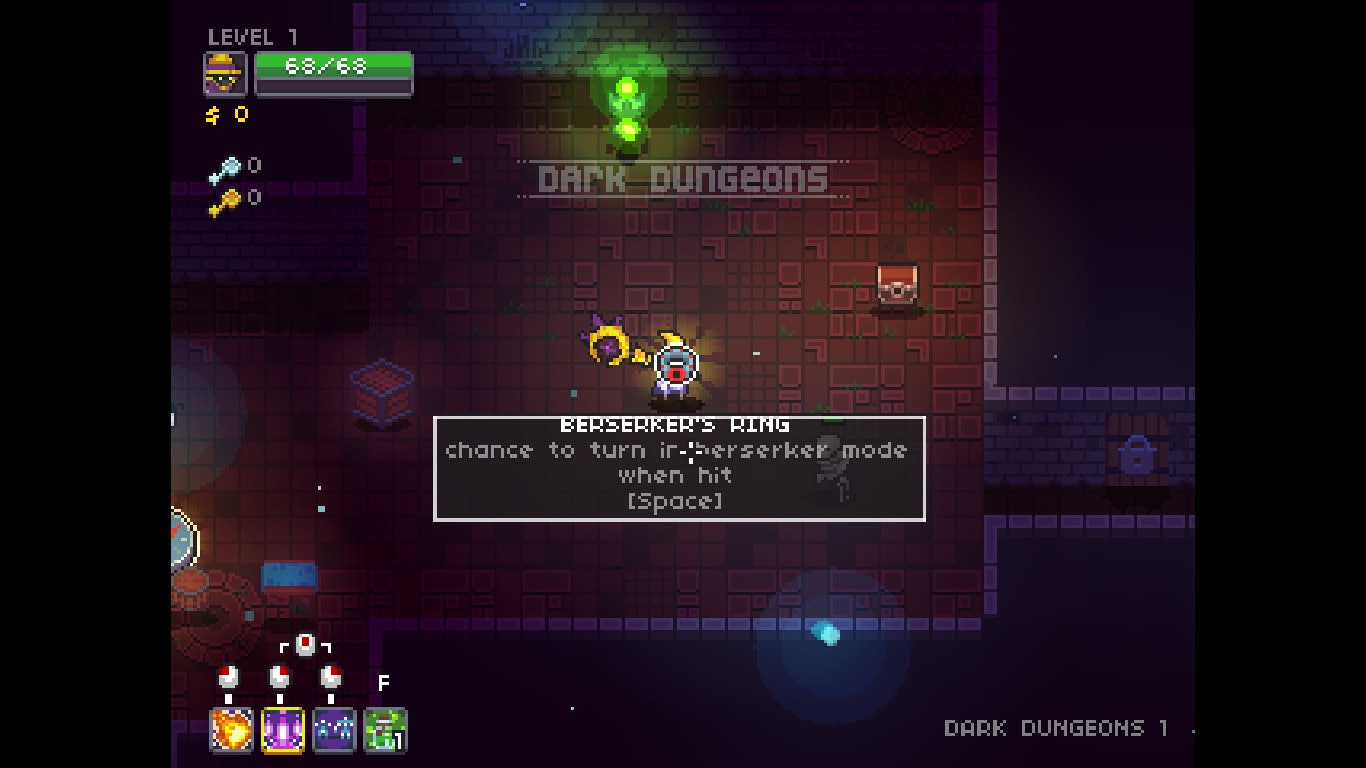1366x768 pixels.
Task: Click the Berserker's Ring tooltip title
Action: [677, 424]
